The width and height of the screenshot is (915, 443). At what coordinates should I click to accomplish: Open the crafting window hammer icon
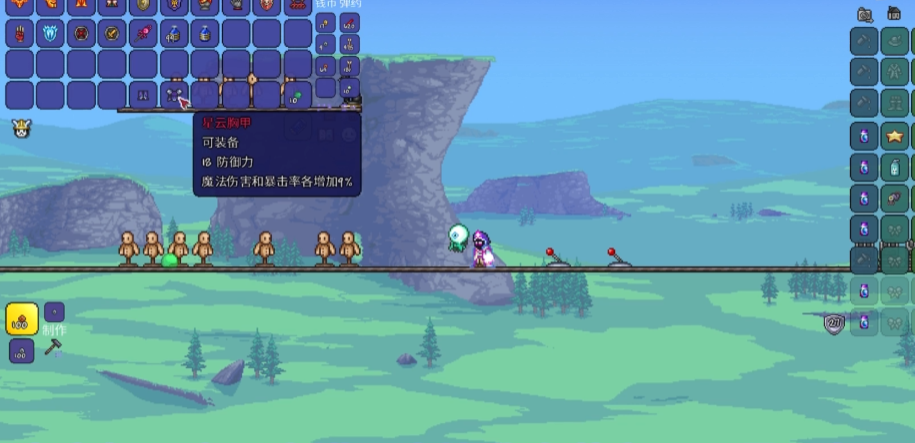(53, 349)
